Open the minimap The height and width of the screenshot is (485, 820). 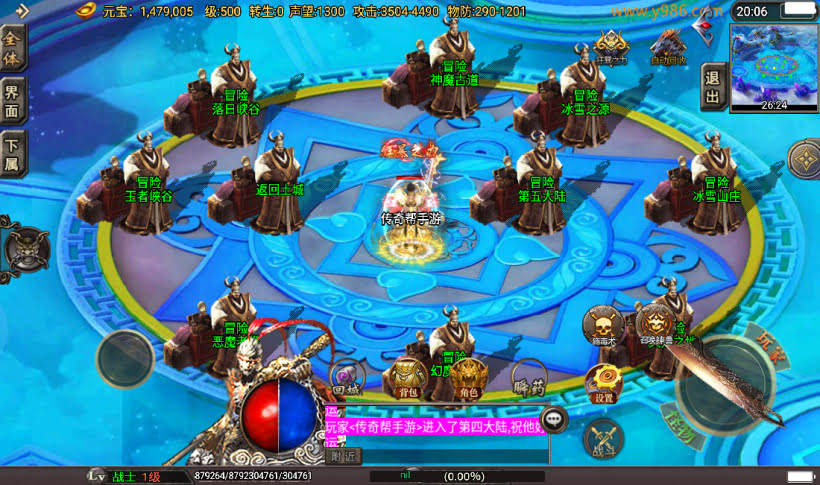[774, 67]
